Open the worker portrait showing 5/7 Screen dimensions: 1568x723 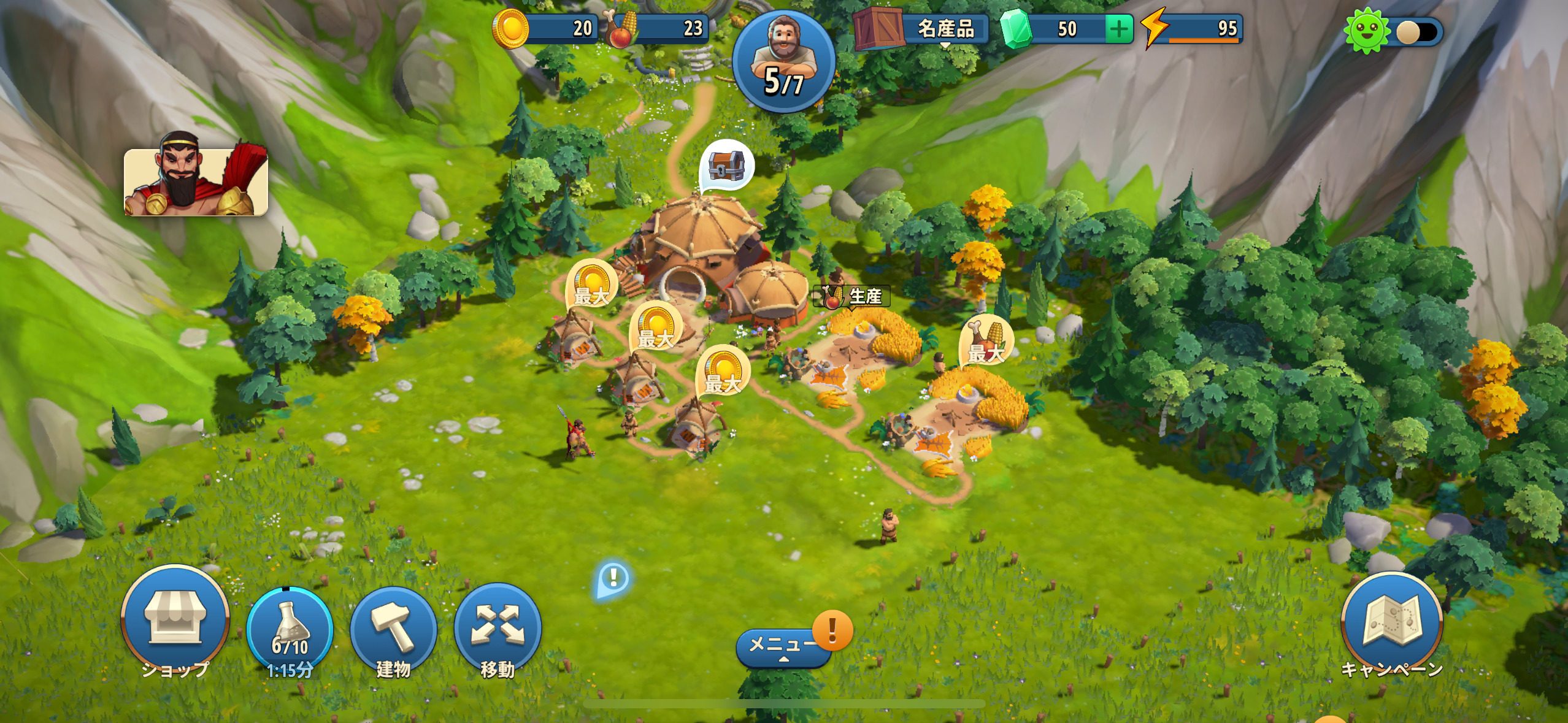(783, 62)
